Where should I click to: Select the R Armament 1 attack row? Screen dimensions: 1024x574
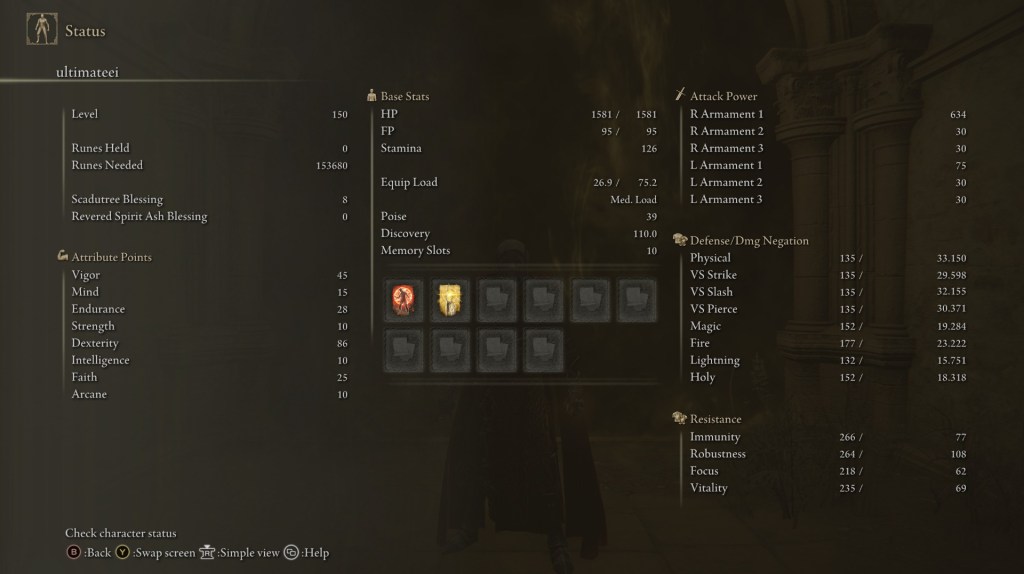[827, 114]
